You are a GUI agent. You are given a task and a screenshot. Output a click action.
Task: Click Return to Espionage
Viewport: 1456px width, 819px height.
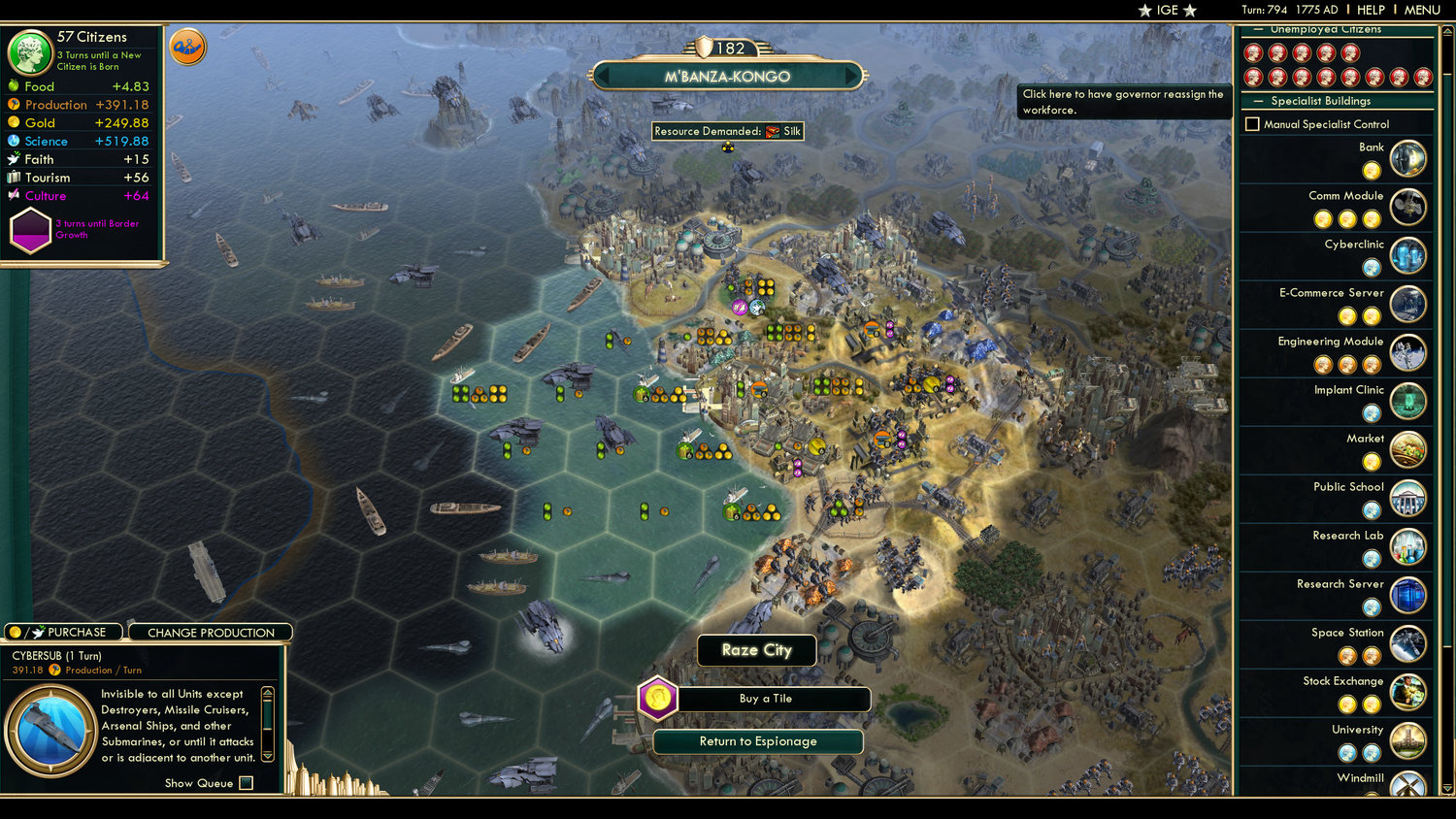pyautogui.click(x=757, y=741)
